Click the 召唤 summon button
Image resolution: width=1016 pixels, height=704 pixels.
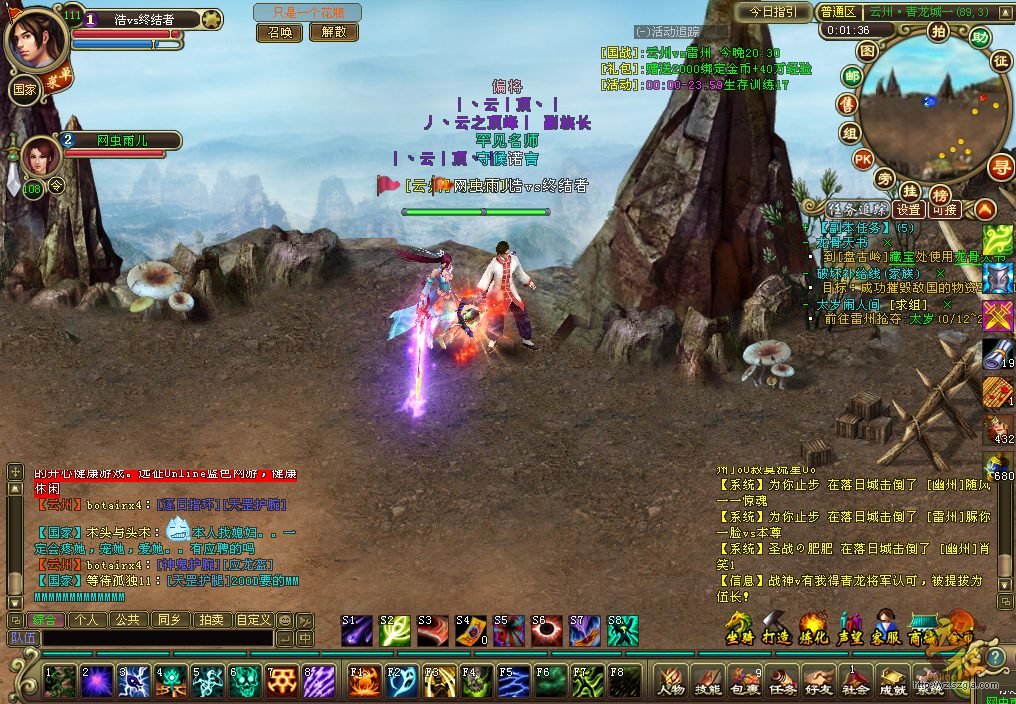280,32
